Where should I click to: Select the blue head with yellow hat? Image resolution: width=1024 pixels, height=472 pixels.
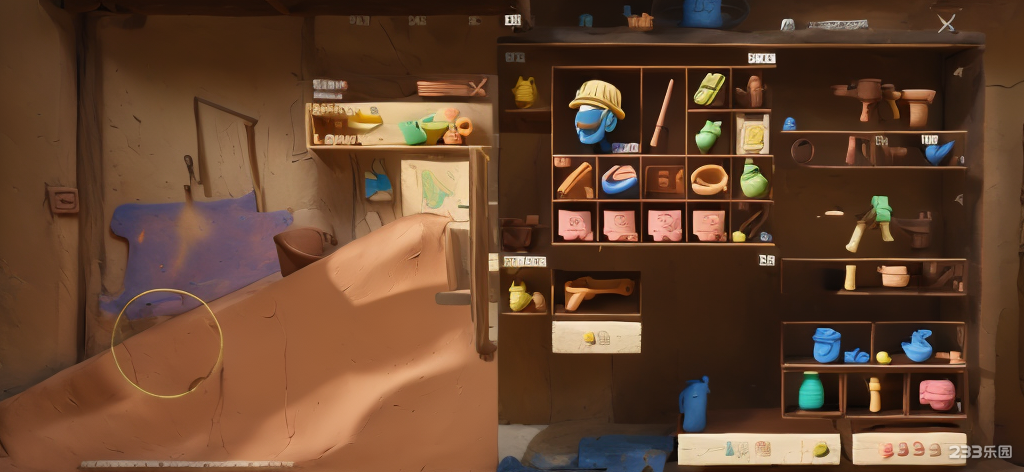click(596, 111)
